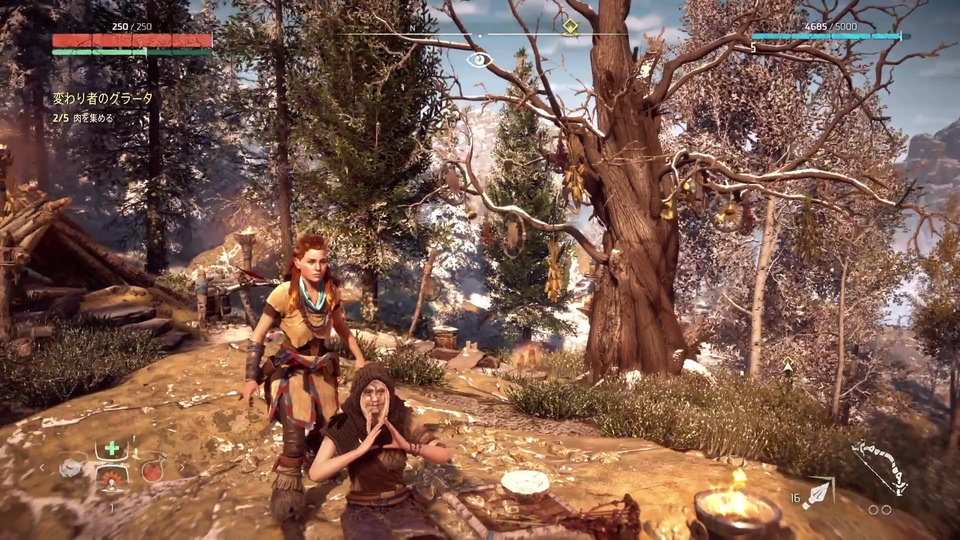Open the 変わり者のグラータ quest tracker
This screenshot has width=960, height=540.
click(x=103, y=99)
